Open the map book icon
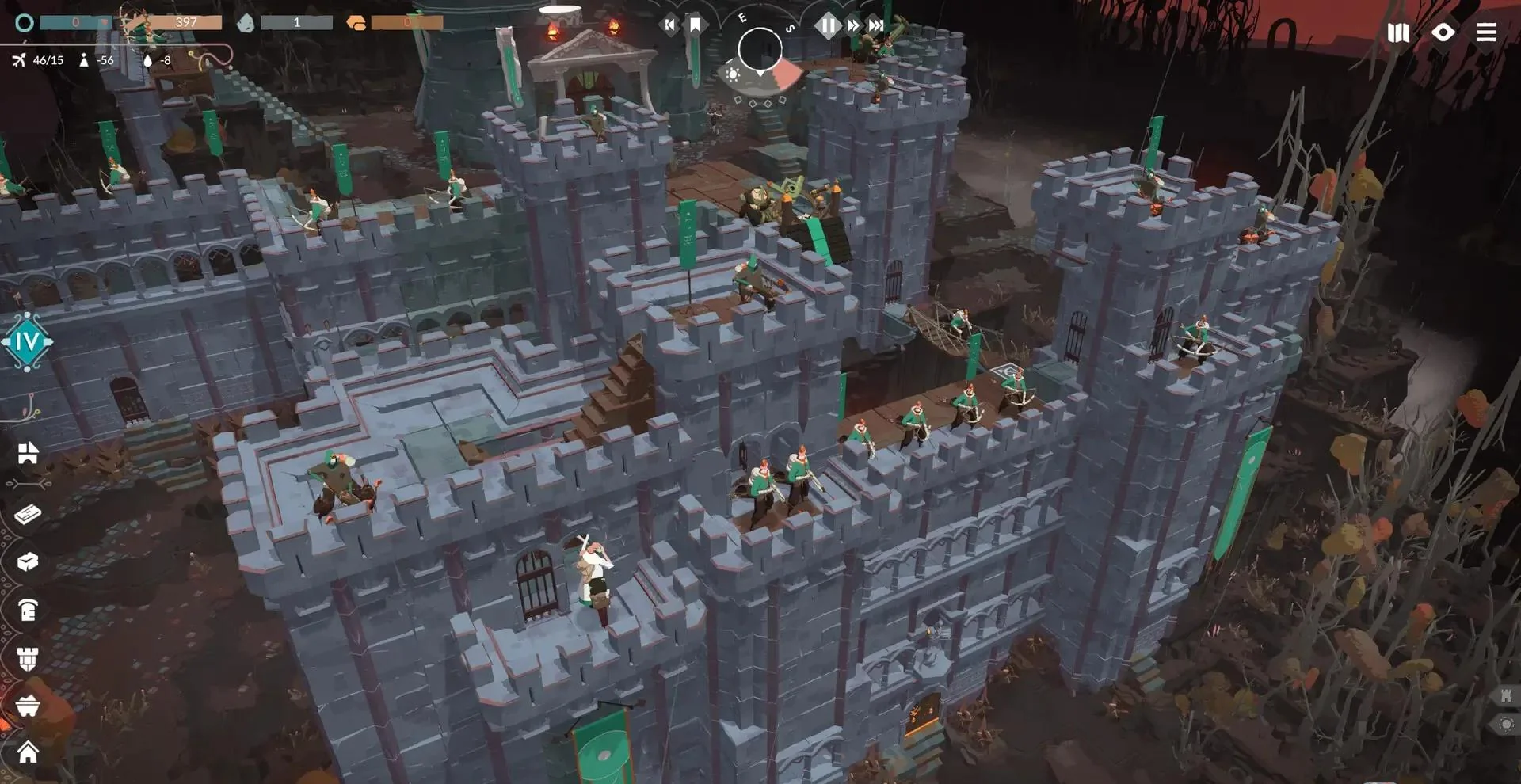 [1398, 32]
